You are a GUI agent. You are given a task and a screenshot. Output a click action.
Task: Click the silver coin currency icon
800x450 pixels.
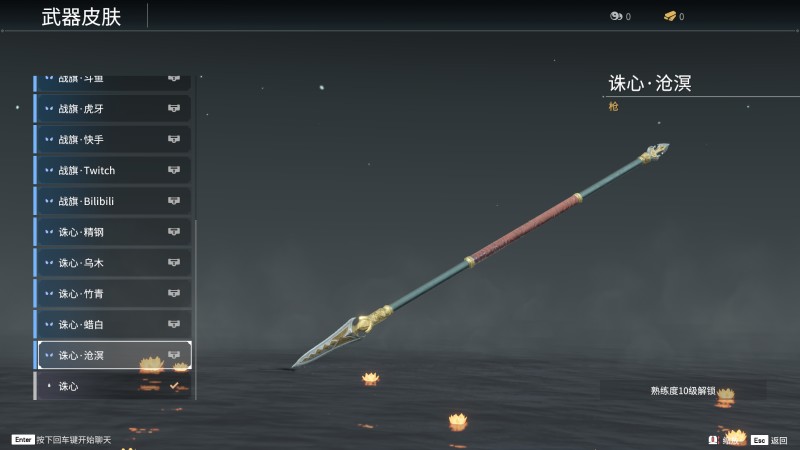616,16
